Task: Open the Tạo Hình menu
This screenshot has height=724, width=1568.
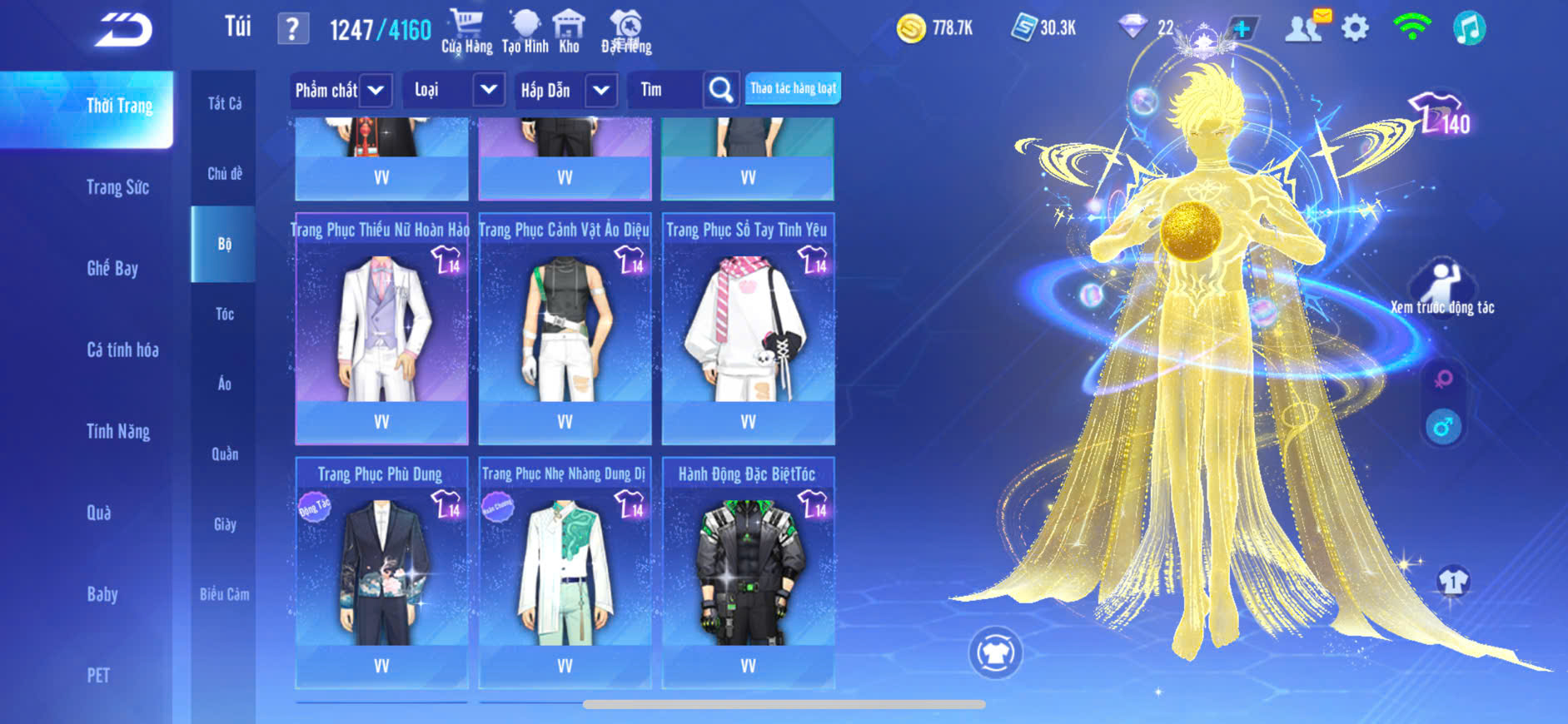Action: coord(525,32)
